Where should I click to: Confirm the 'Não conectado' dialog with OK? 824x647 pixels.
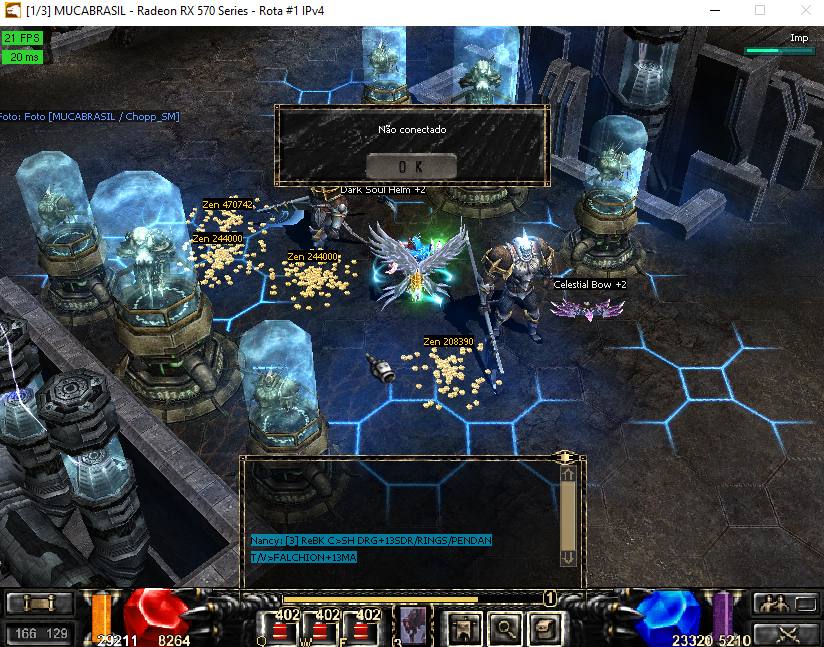pyautogui.click(x=411, y=166)
